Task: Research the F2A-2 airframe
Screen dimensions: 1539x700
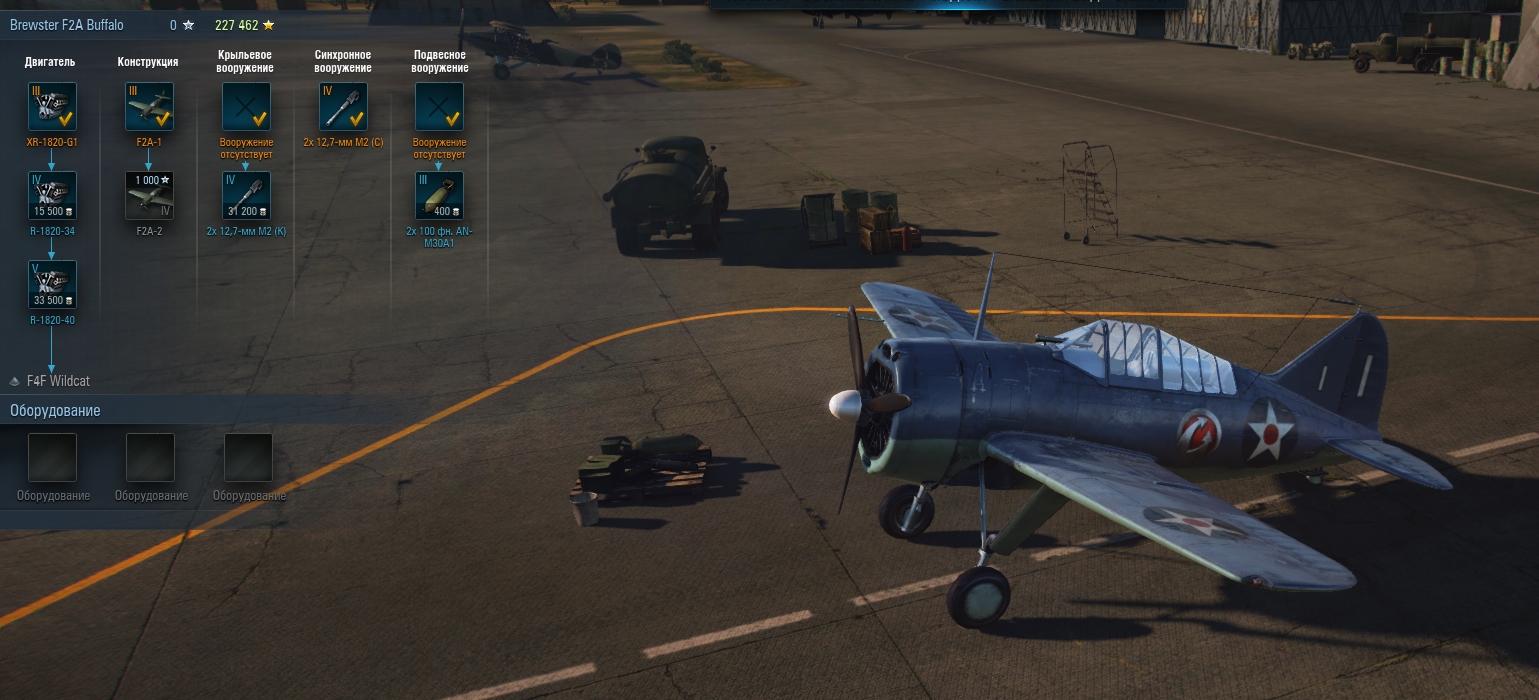Action: (x=149, y=196)
